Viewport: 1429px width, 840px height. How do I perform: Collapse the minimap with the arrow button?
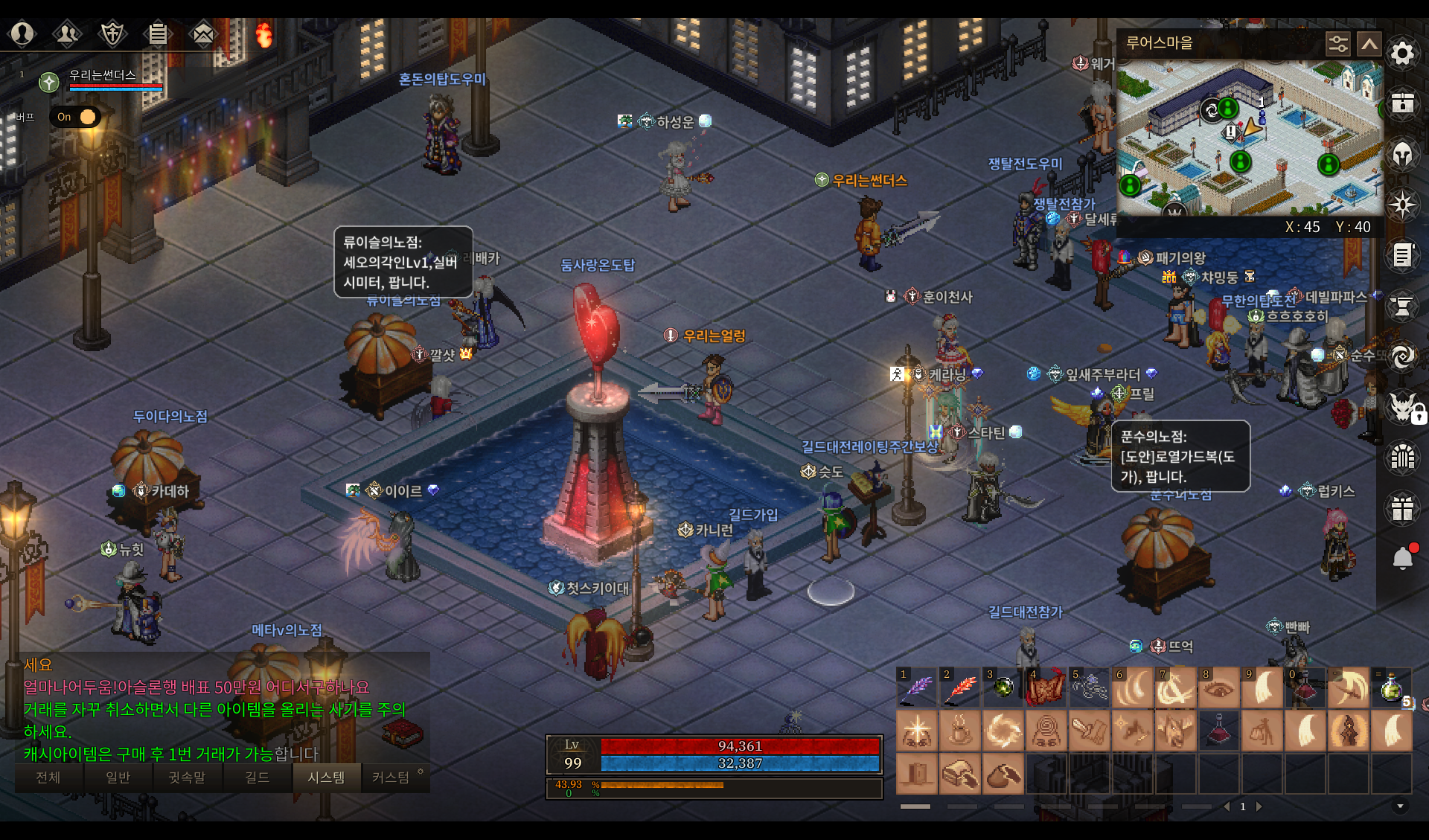pyautogui.click(x=1369, y=44)
